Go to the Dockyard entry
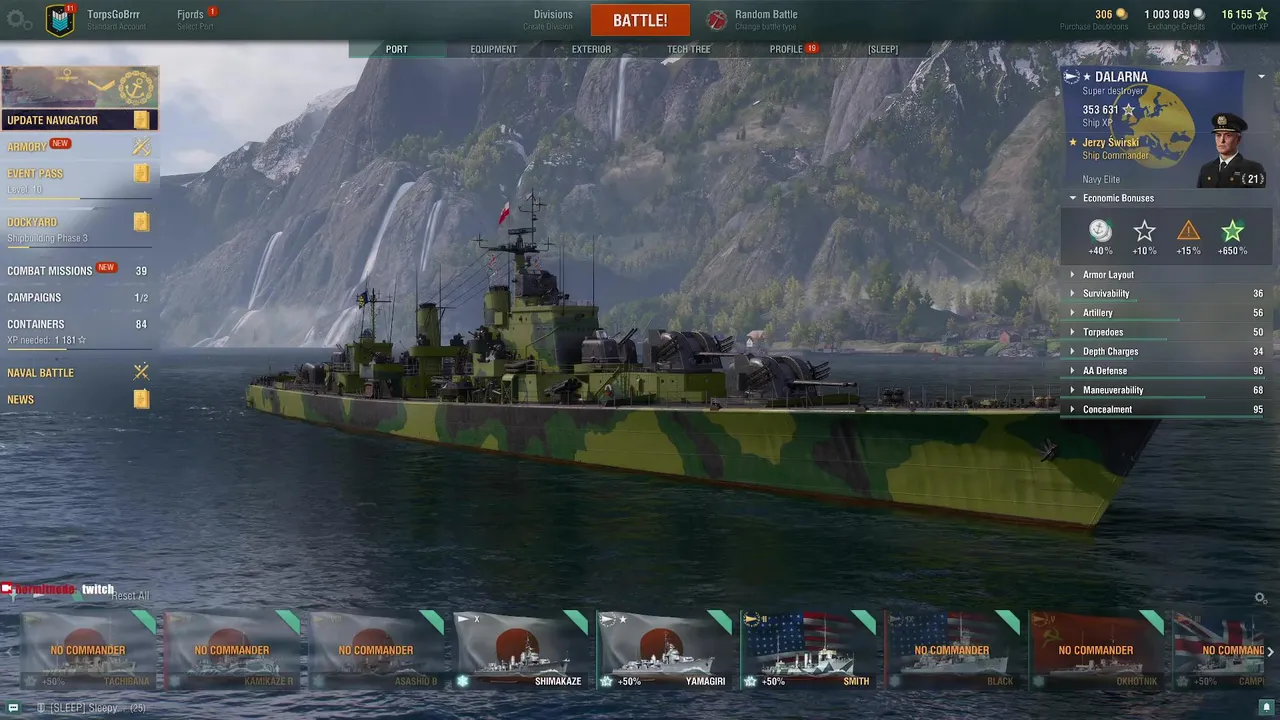Viewport: 1280px width, 720px height. pyautogui.click(x=32, y=222)
